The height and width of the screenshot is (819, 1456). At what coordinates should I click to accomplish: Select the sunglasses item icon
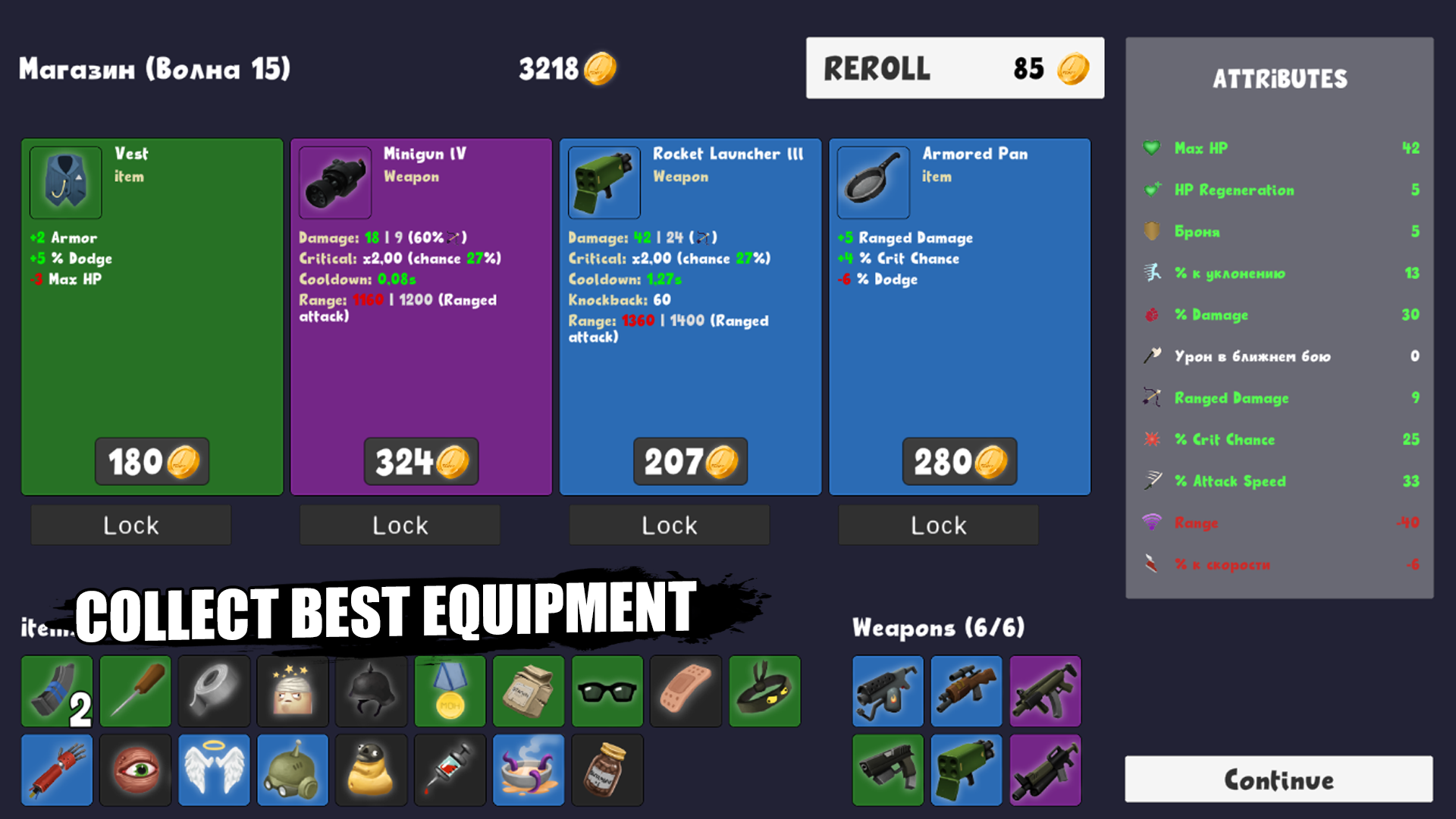click(x=607, y=691)
